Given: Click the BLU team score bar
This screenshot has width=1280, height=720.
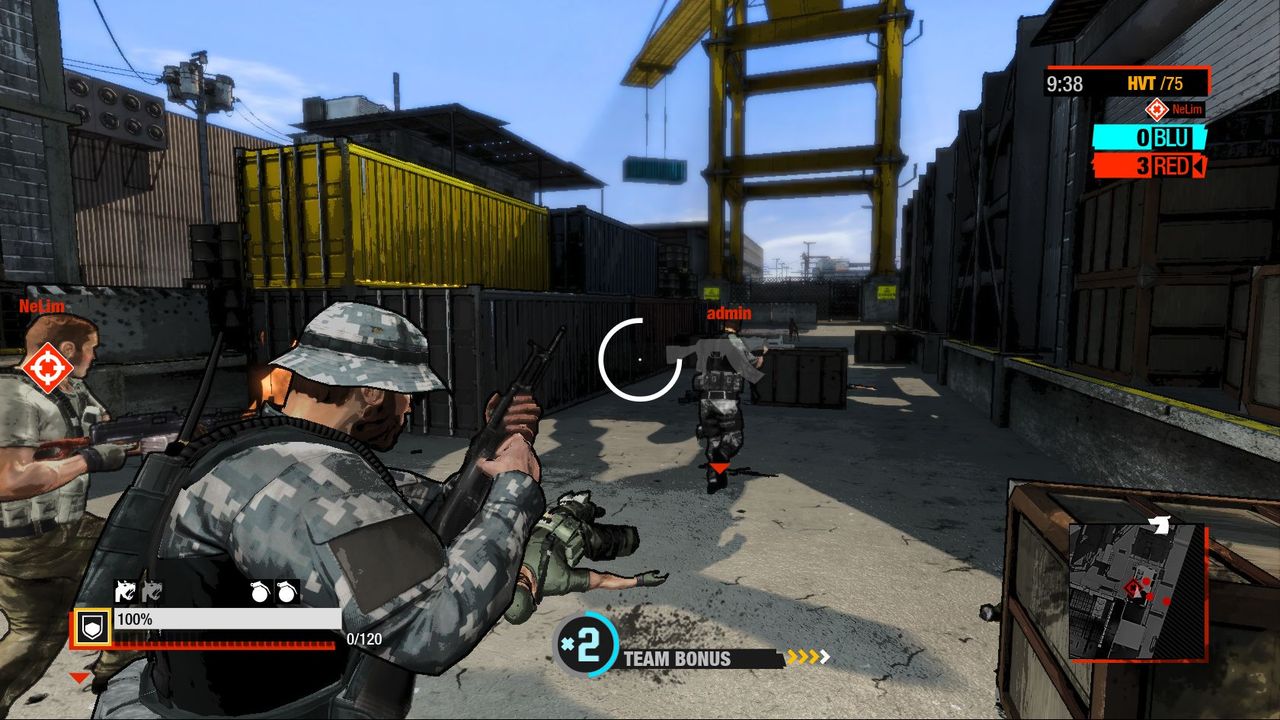Looking at the screenshot, I should (1149, 137).
